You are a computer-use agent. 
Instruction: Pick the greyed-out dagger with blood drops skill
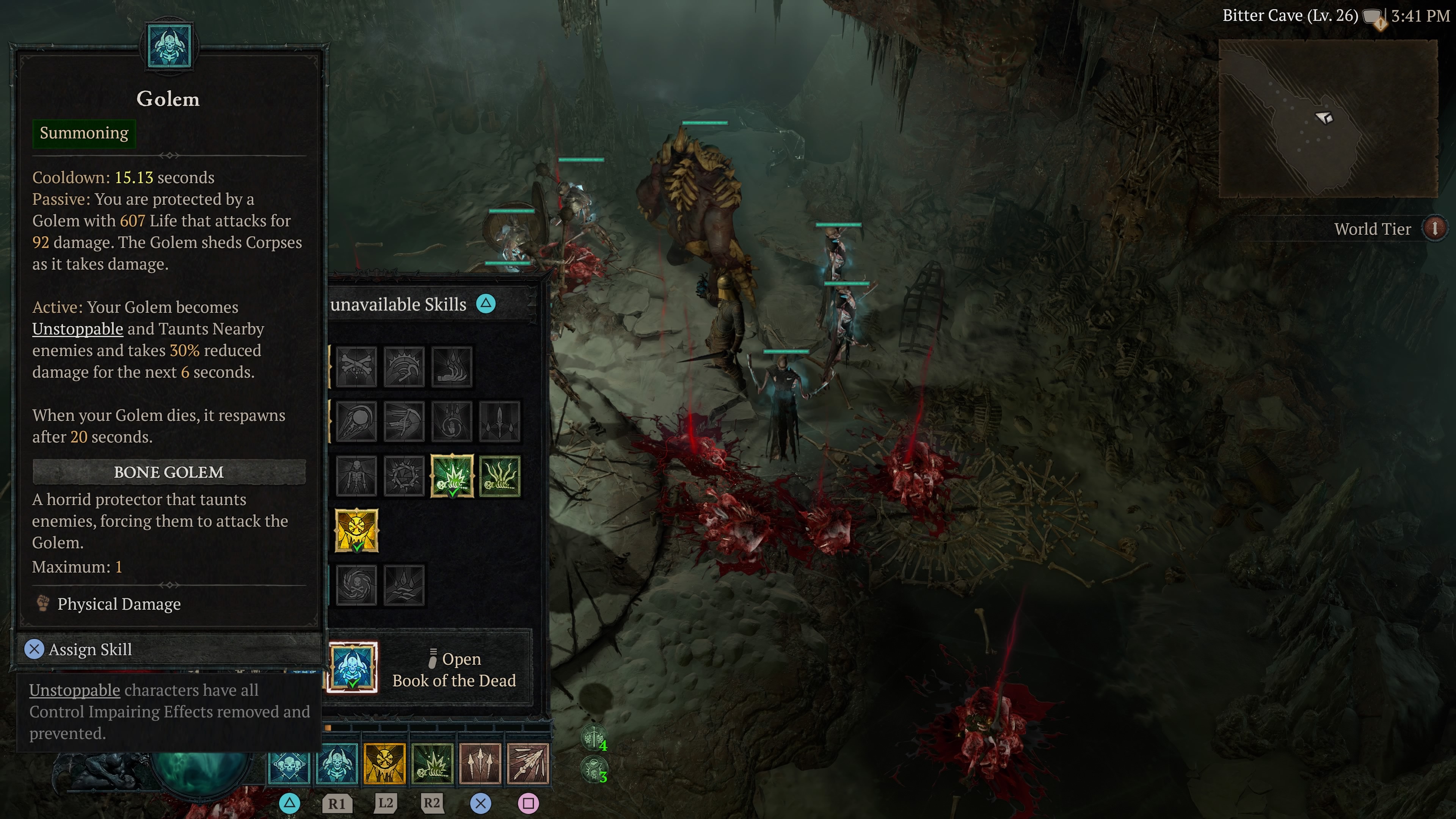point(500,422)
